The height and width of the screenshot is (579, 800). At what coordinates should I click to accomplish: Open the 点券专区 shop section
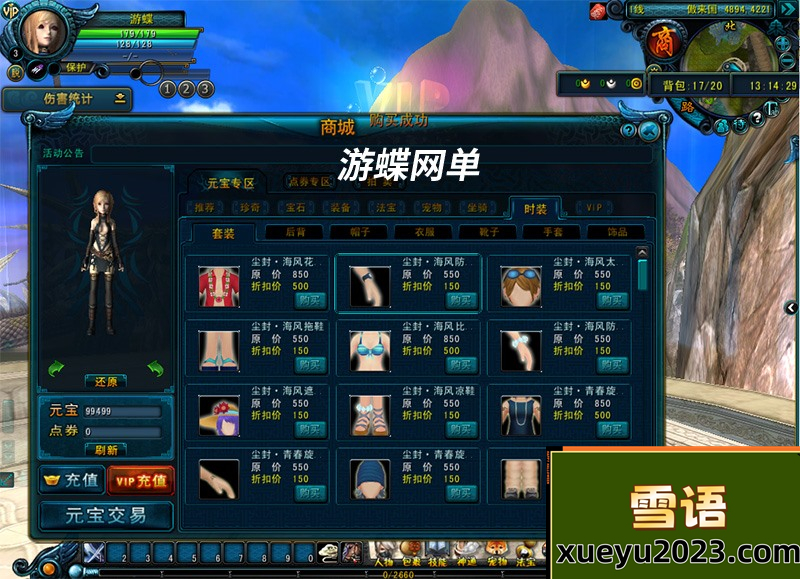point(309,182)
